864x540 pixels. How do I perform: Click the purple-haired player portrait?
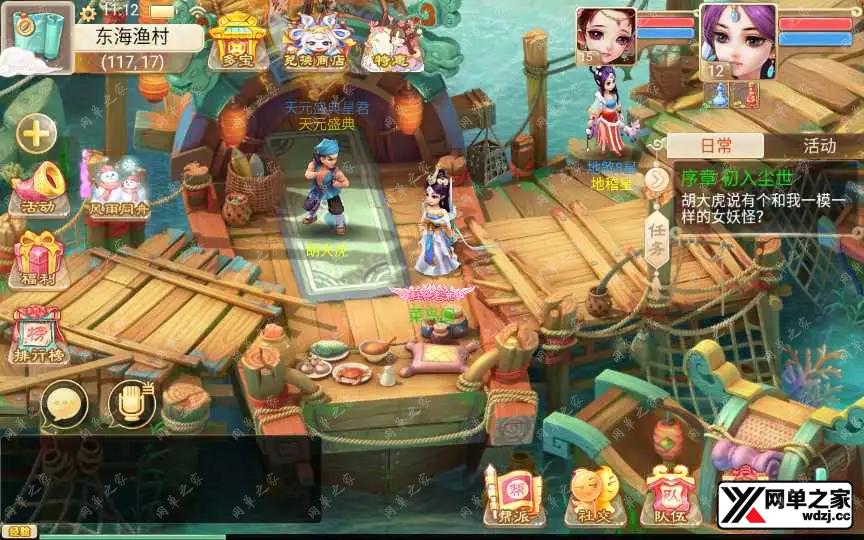point(738,38)
